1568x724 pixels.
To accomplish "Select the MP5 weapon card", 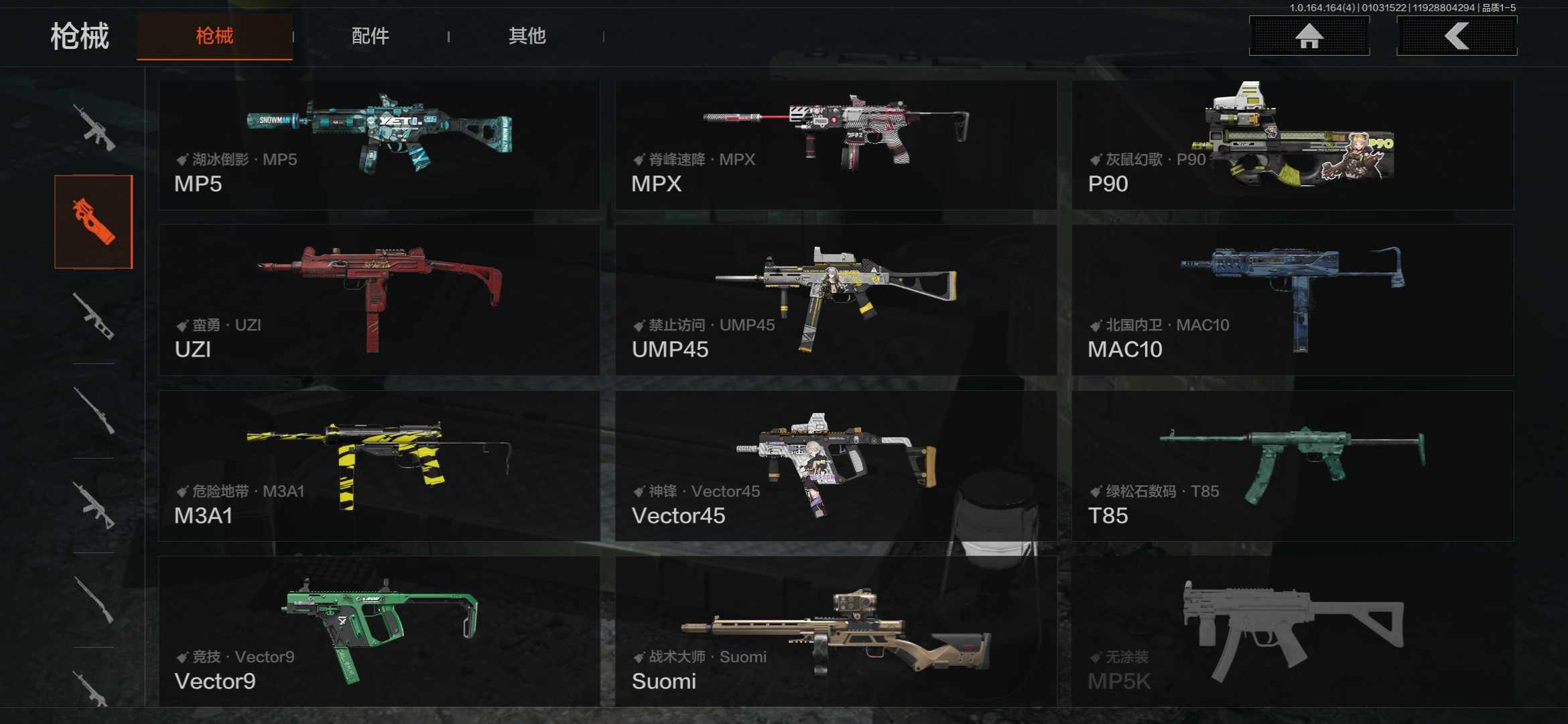I will (x=379, y=145).
